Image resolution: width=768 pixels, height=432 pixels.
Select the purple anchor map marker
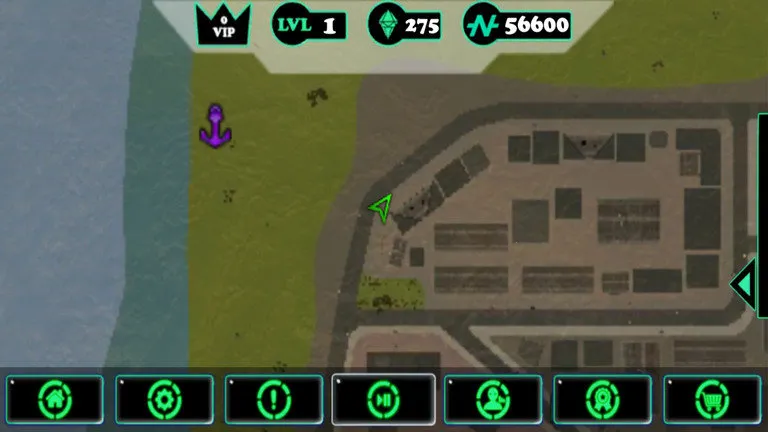click(x=213, y=127)
